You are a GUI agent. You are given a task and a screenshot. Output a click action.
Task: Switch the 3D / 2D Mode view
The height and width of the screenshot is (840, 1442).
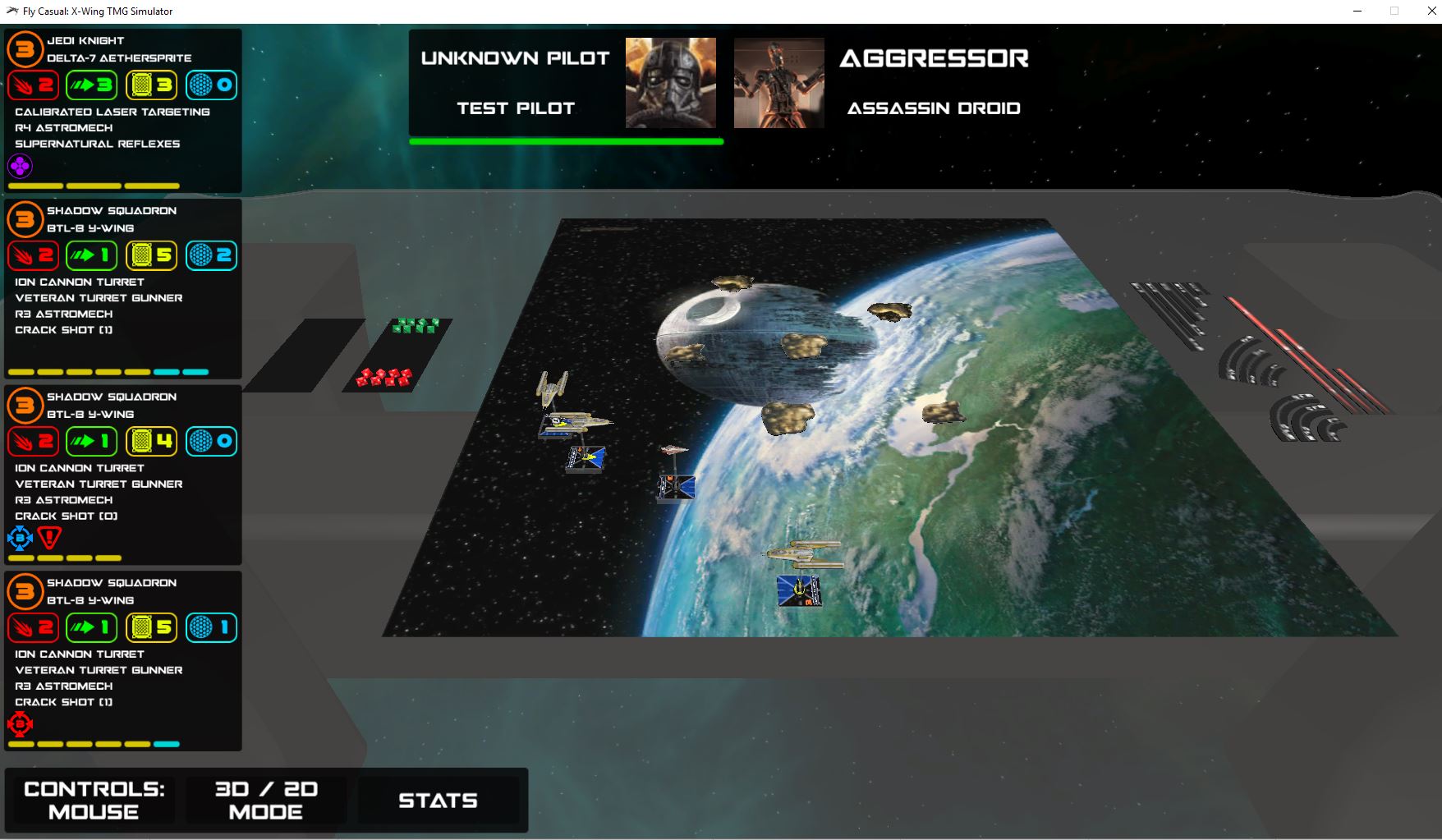coord(266,800)
